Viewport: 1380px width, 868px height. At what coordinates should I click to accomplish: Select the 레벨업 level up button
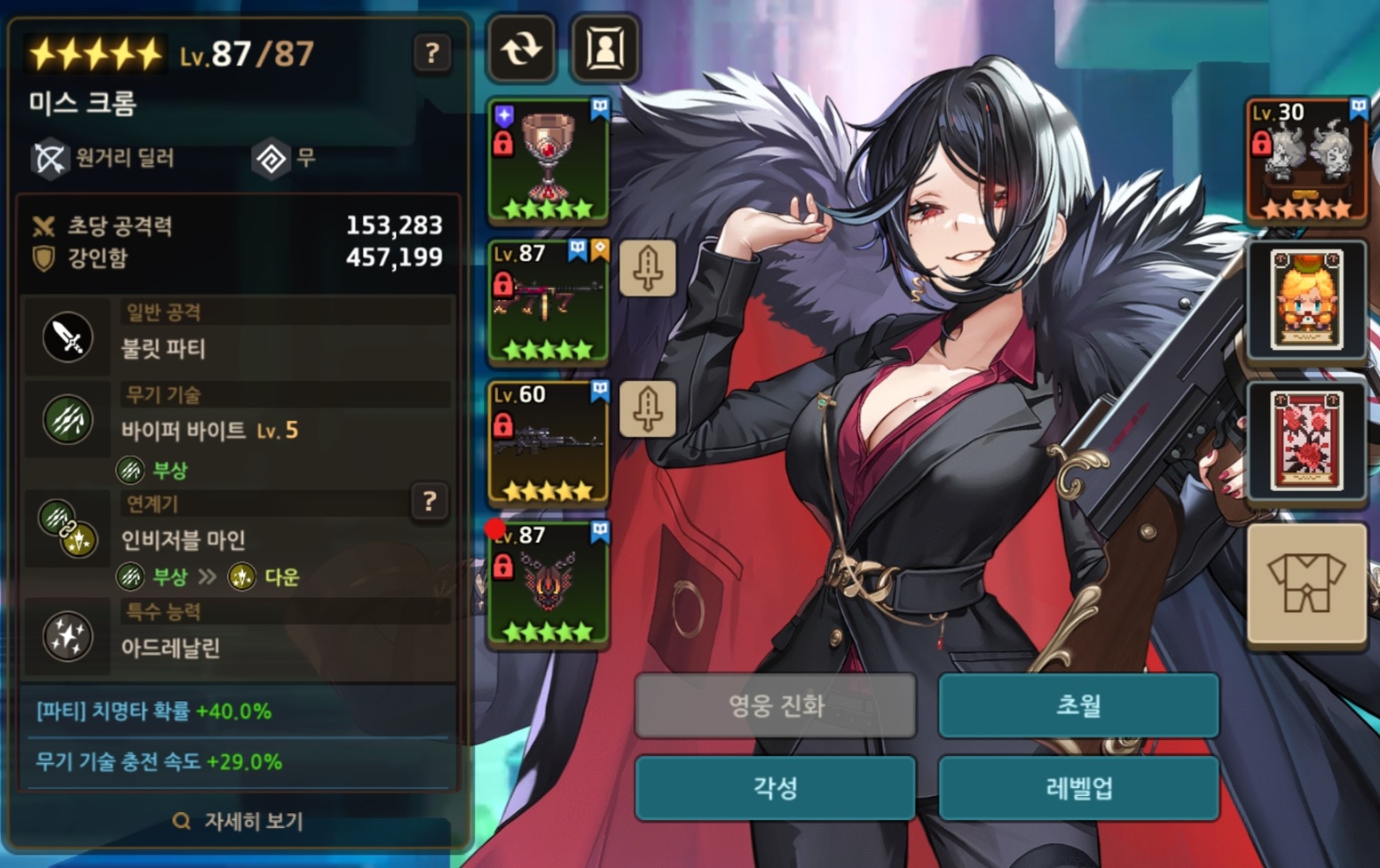point(1078,788)
